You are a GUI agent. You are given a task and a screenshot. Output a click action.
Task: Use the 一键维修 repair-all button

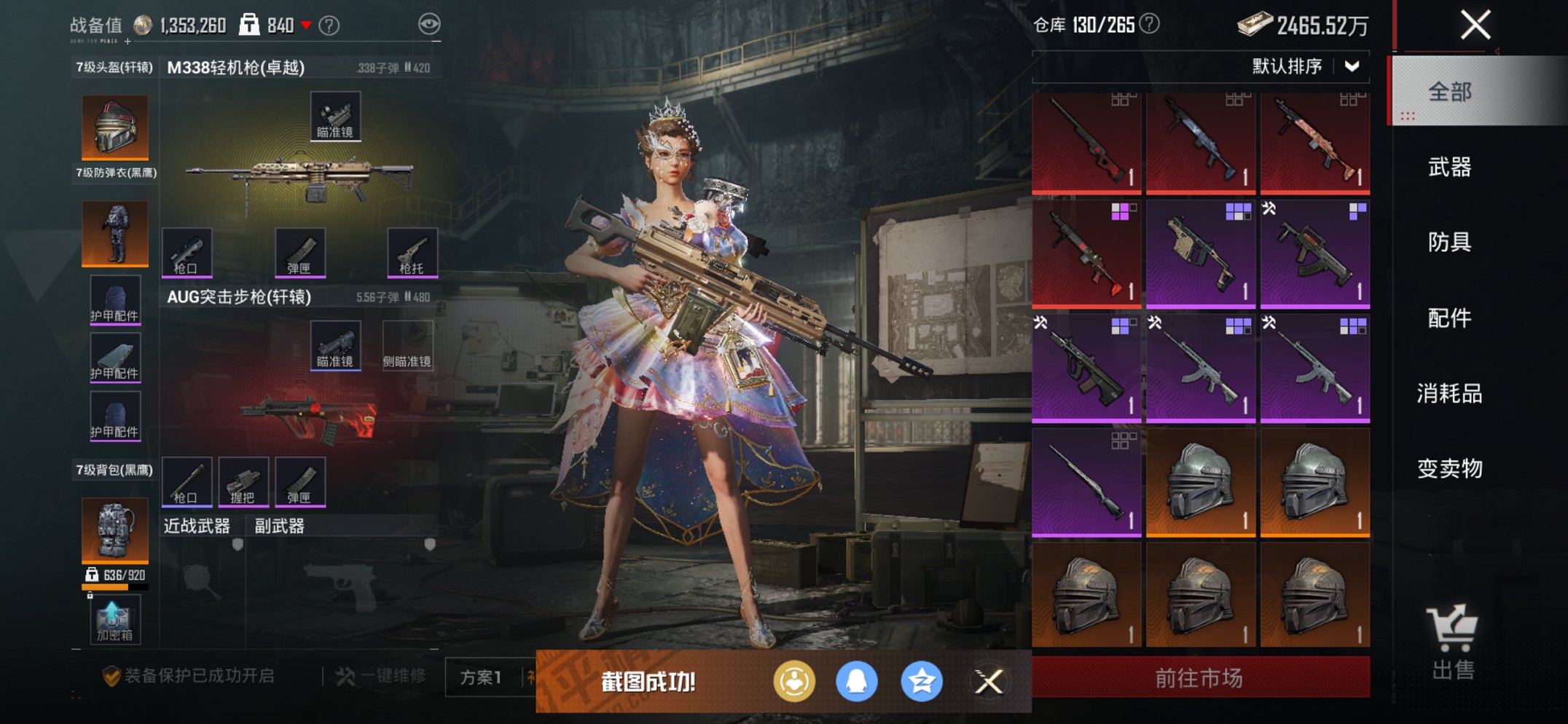pyautogui.click(x=382, y=677)
